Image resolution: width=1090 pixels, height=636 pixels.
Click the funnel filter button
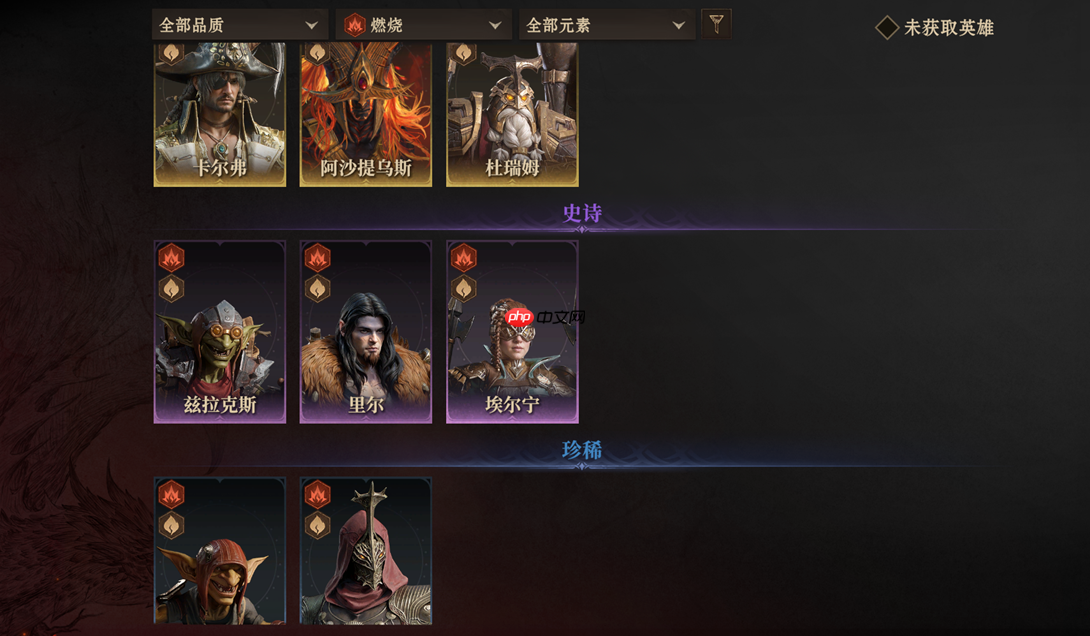[x=716, y=24]
